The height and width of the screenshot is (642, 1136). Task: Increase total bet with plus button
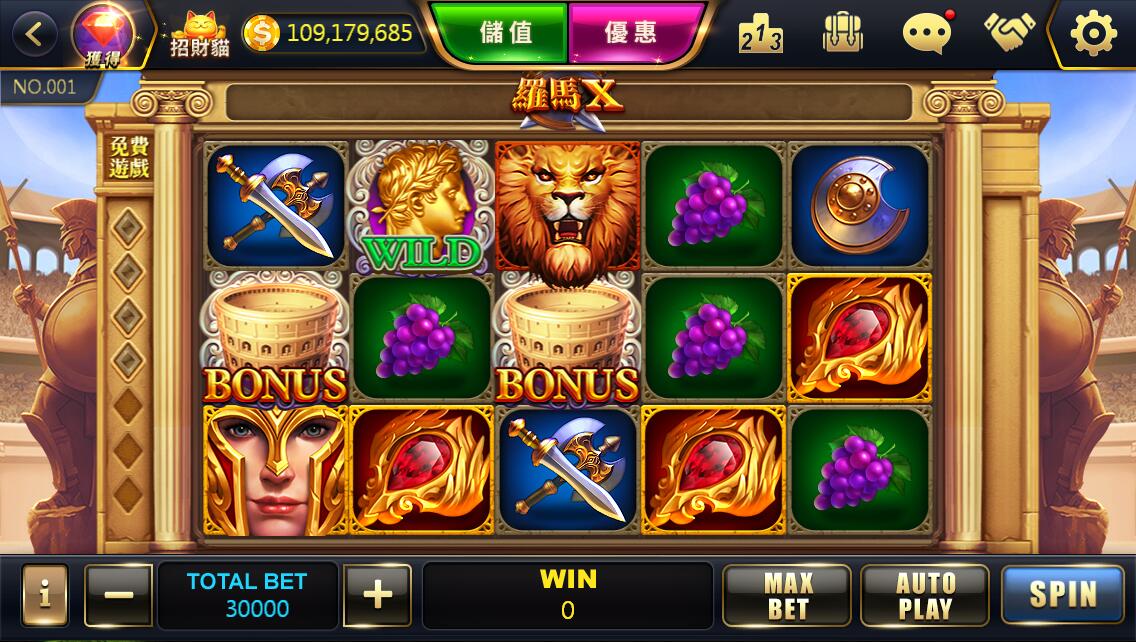[x=377, y=596]
